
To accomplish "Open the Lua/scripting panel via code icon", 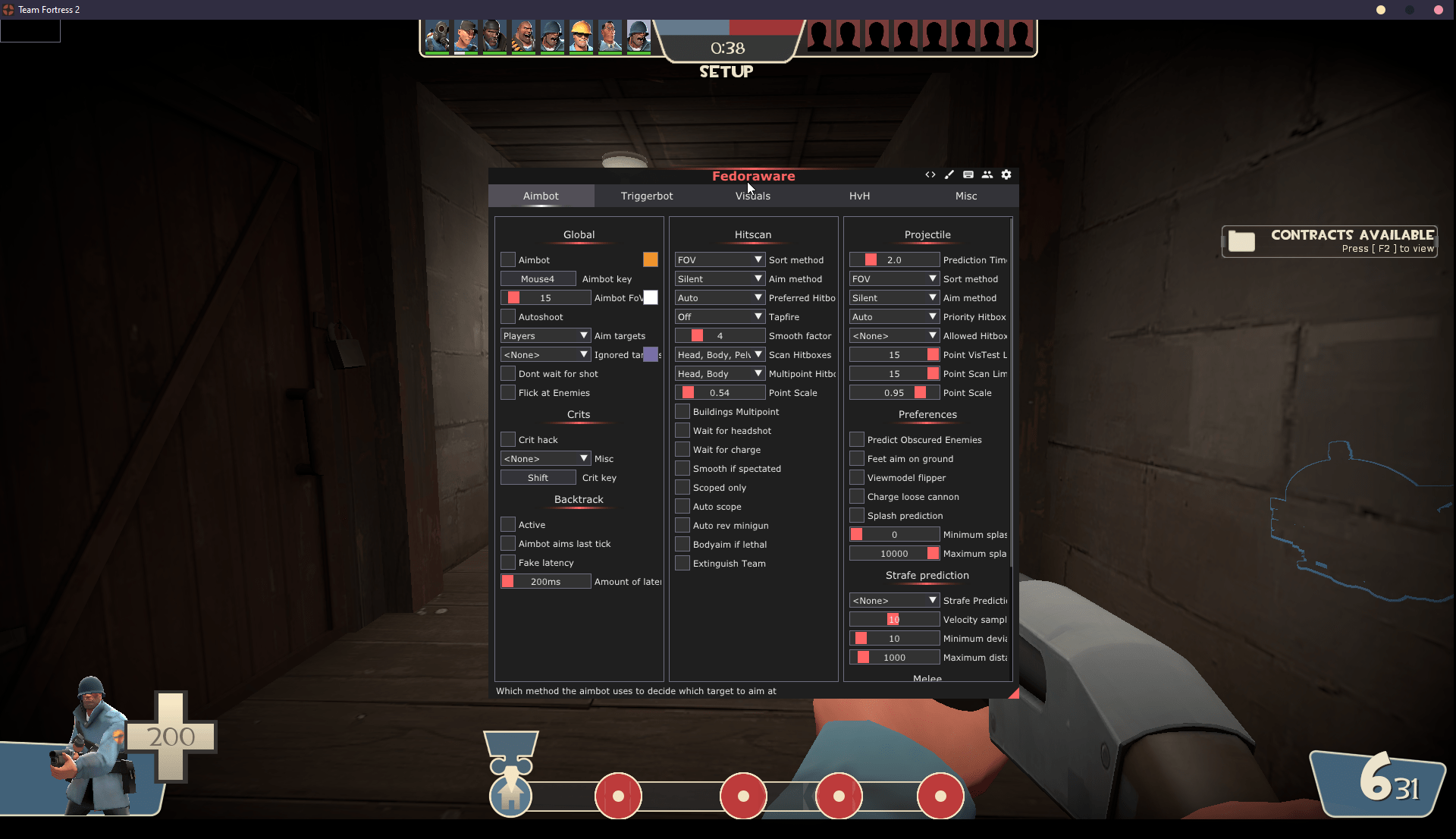I will [x=930, y=174].
